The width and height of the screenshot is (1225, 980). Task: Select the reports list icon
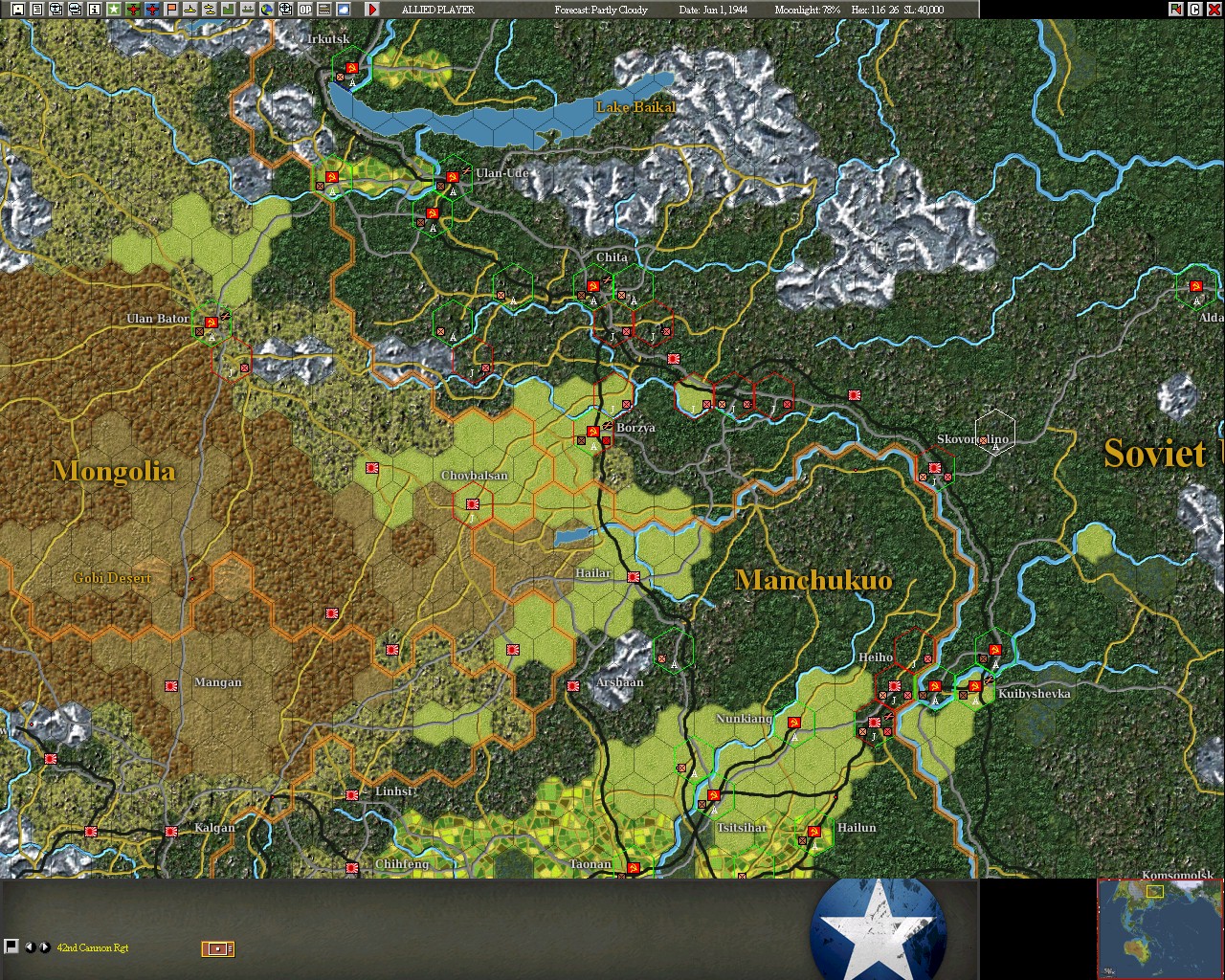pos(36,9)
